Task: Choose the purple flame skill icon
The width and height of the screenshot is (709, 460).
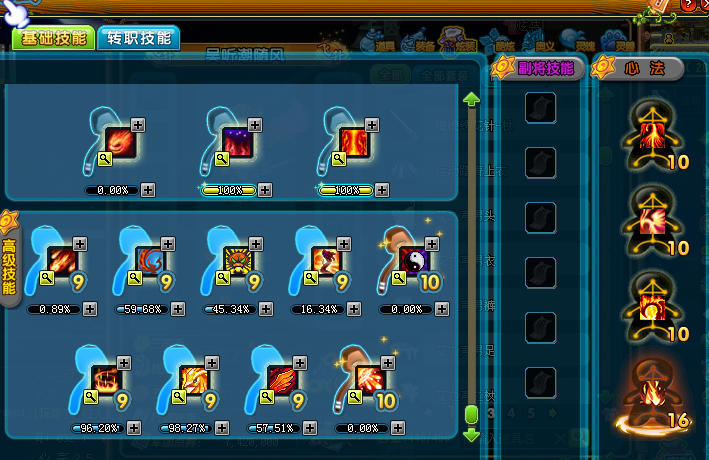Action: (235, 143)
